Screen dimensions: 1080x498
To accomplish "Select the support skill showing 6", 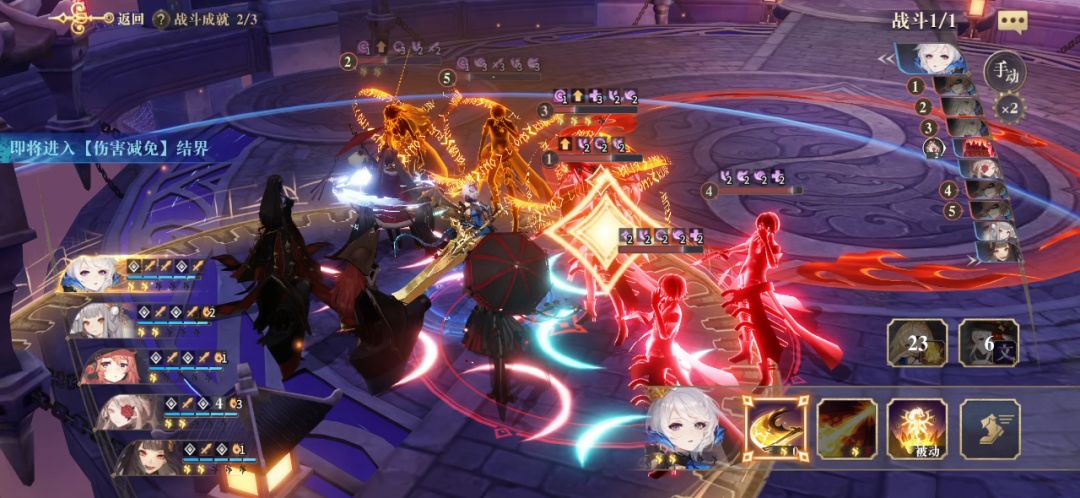I will pyautogui.click(x=988, y=343).
